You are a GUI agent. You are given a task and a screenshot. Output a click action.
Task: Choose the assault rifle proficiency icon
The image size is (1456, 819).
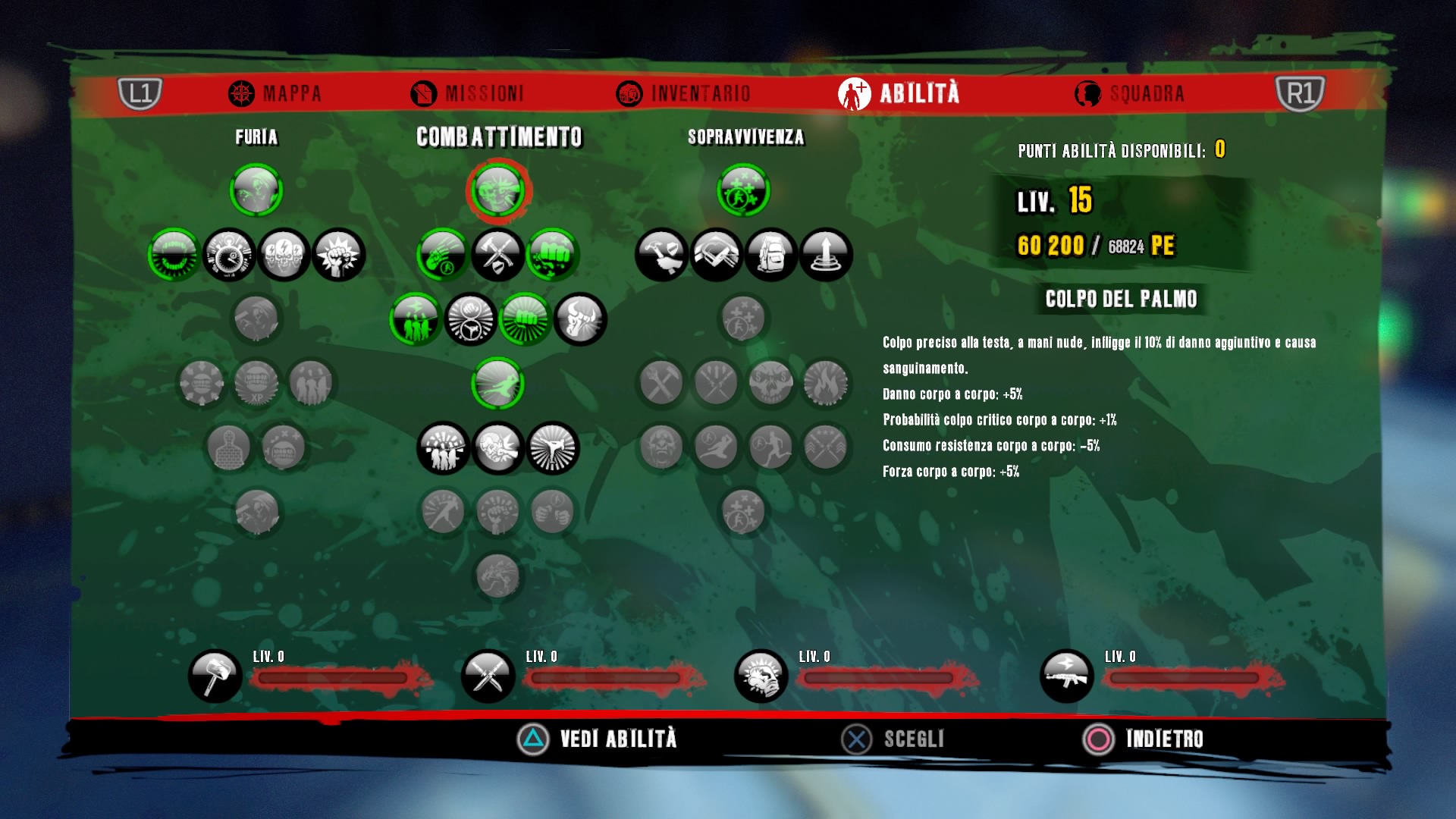point(1066,676)
